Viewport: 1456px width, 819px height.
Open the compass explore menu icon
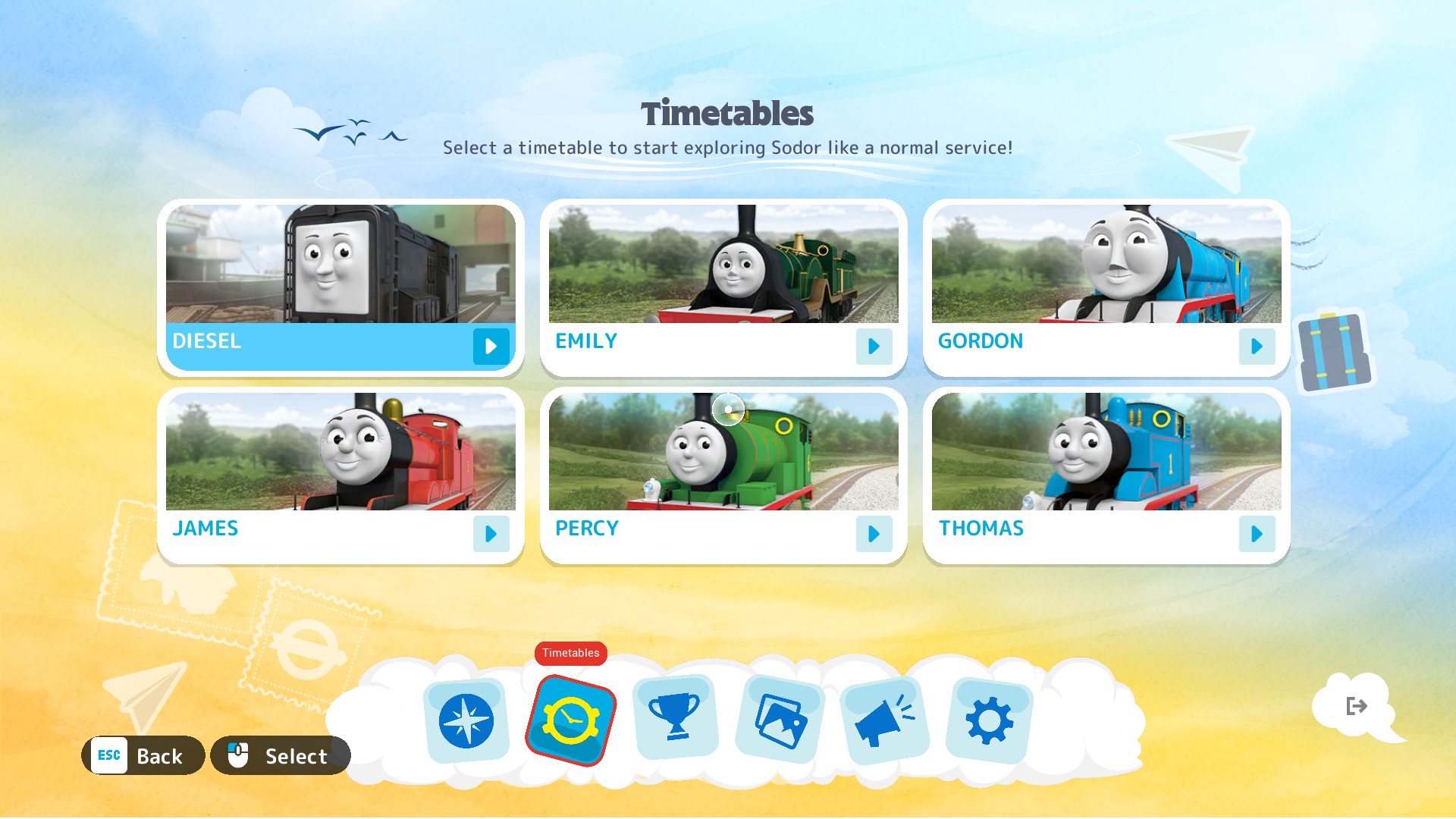pyautogui.click(x=466, y=720)
